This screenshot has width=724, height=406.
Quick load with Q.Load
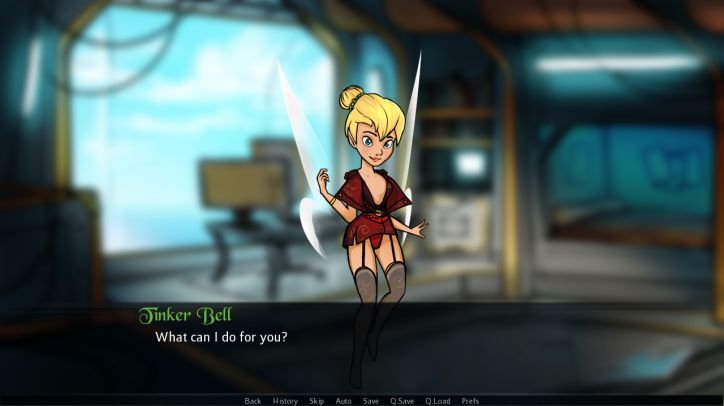(437, 401)
